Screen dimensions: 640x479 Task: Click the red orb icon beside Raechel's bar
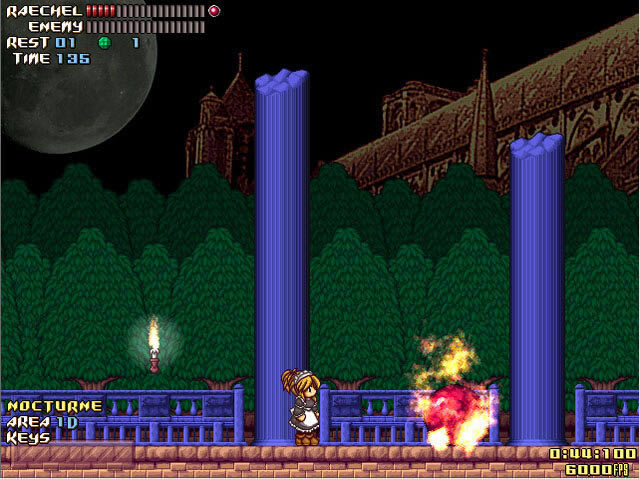(214, 11)
